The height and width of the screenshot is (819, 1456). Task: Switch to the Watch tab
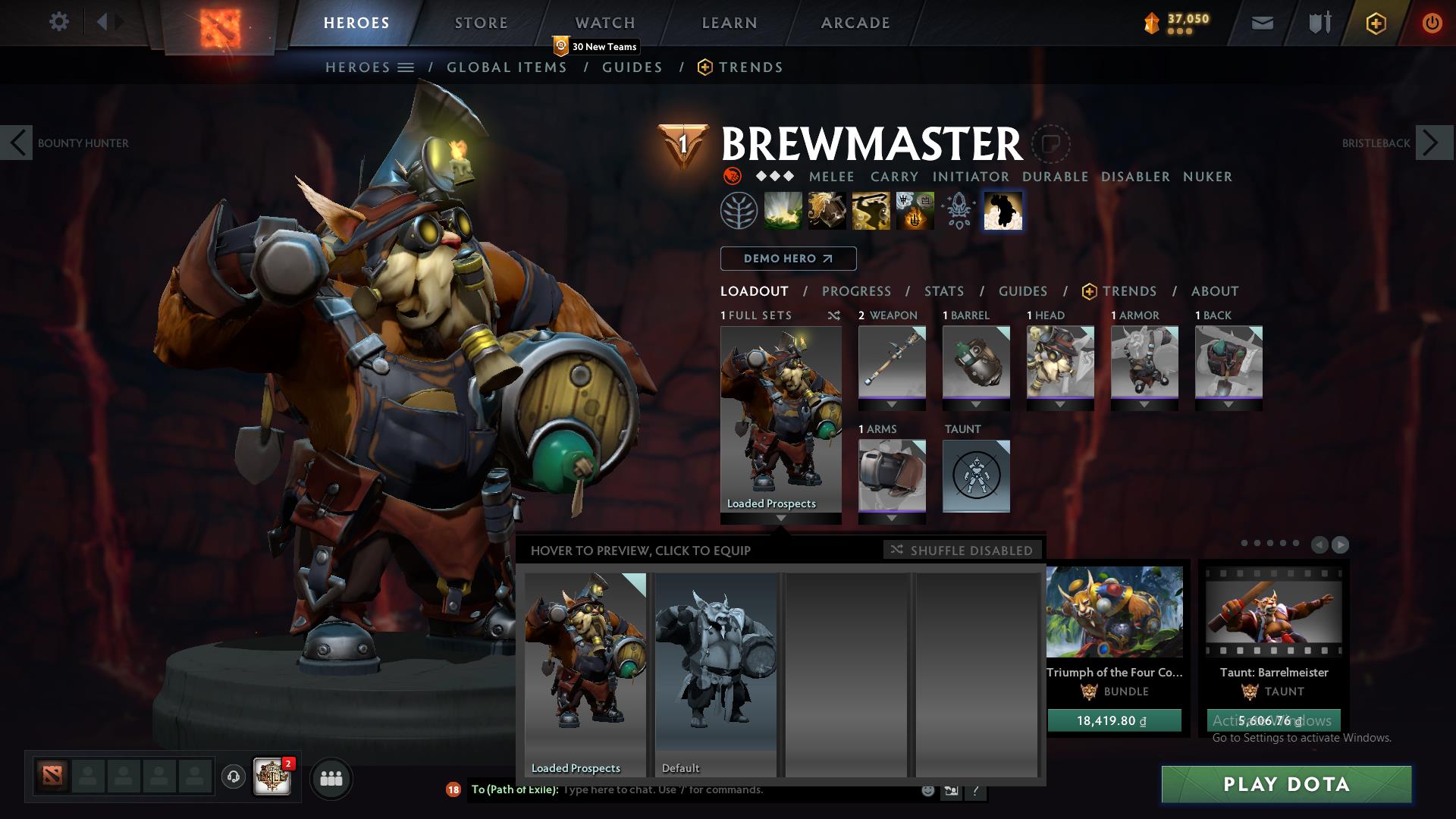(x=604, y=23)
